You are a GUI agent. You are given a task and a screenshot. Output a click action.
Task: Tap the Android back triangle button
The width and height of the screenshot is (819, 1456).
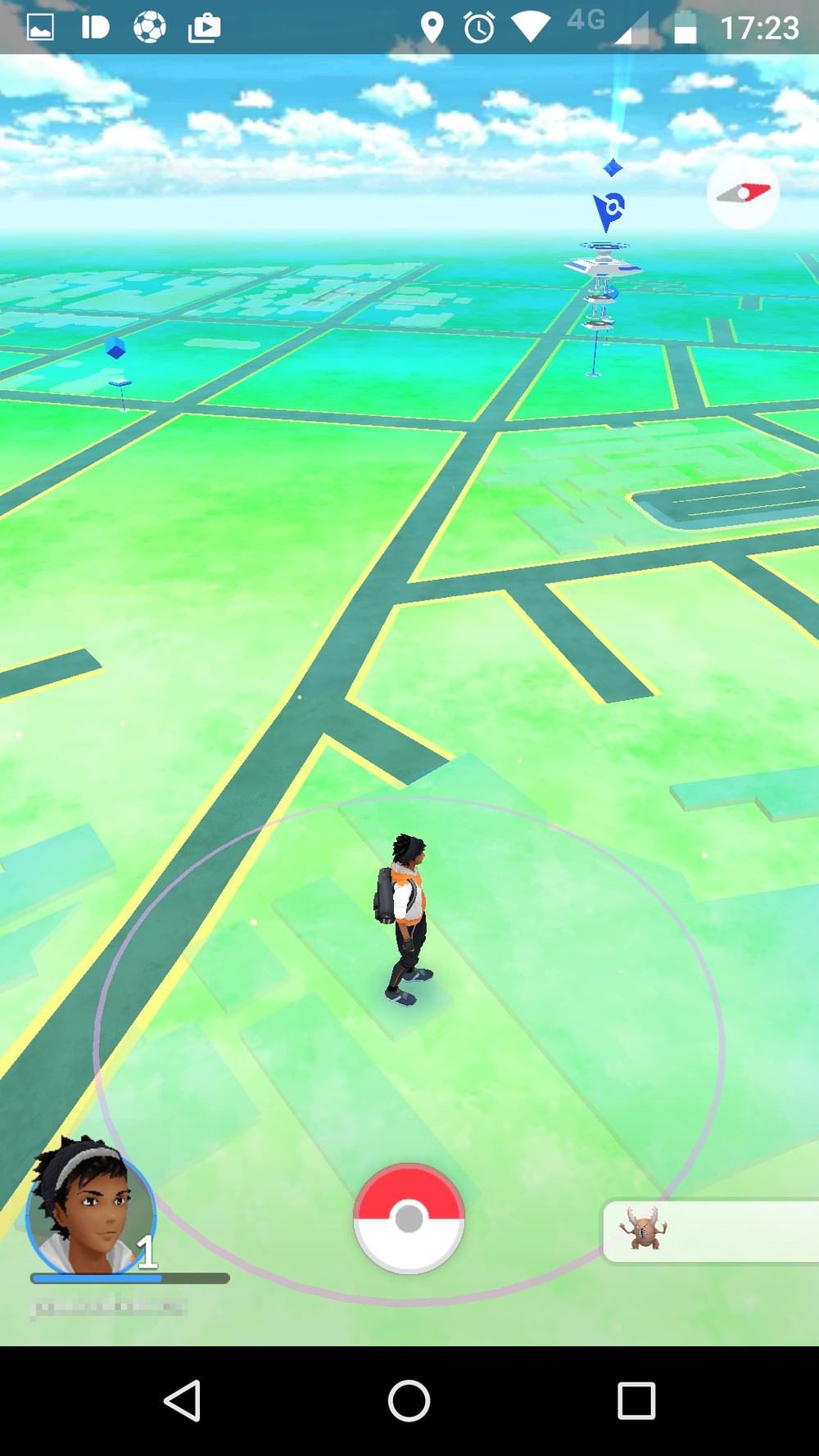[183, 1400]
